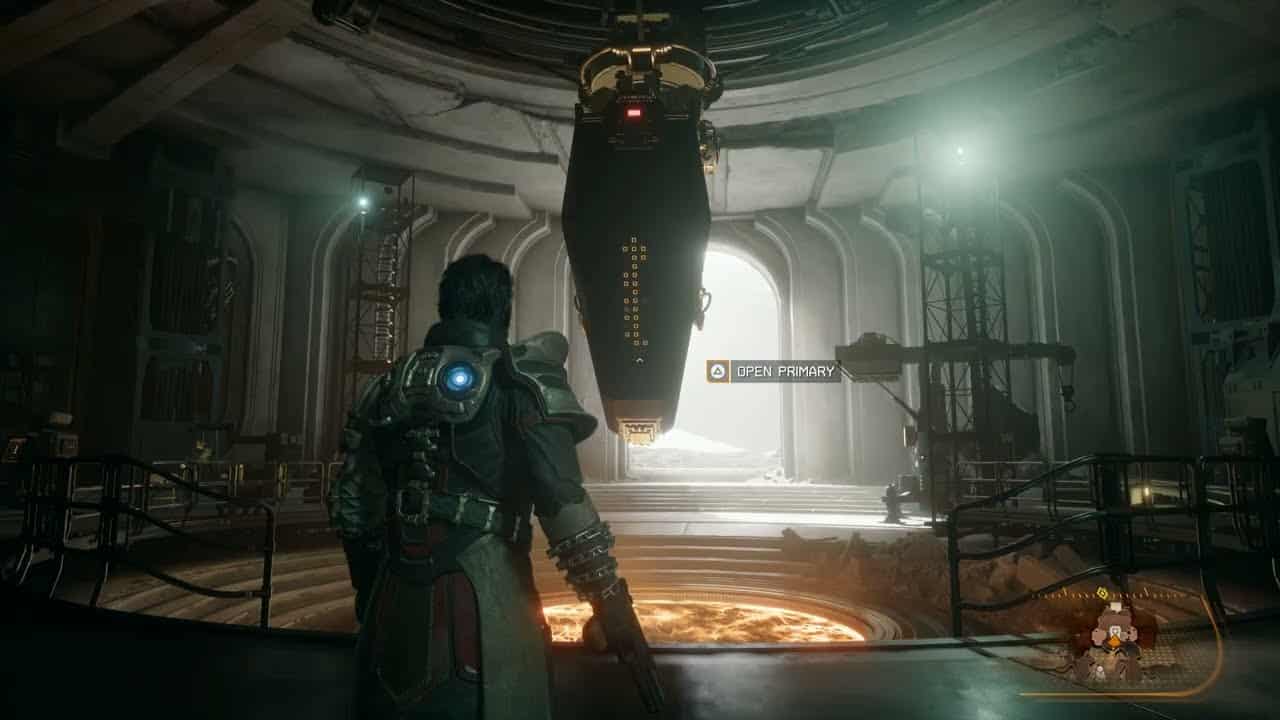
Task: Toggle the orange chest indicator on the armor HUD
Action: tap(1115, 641)
